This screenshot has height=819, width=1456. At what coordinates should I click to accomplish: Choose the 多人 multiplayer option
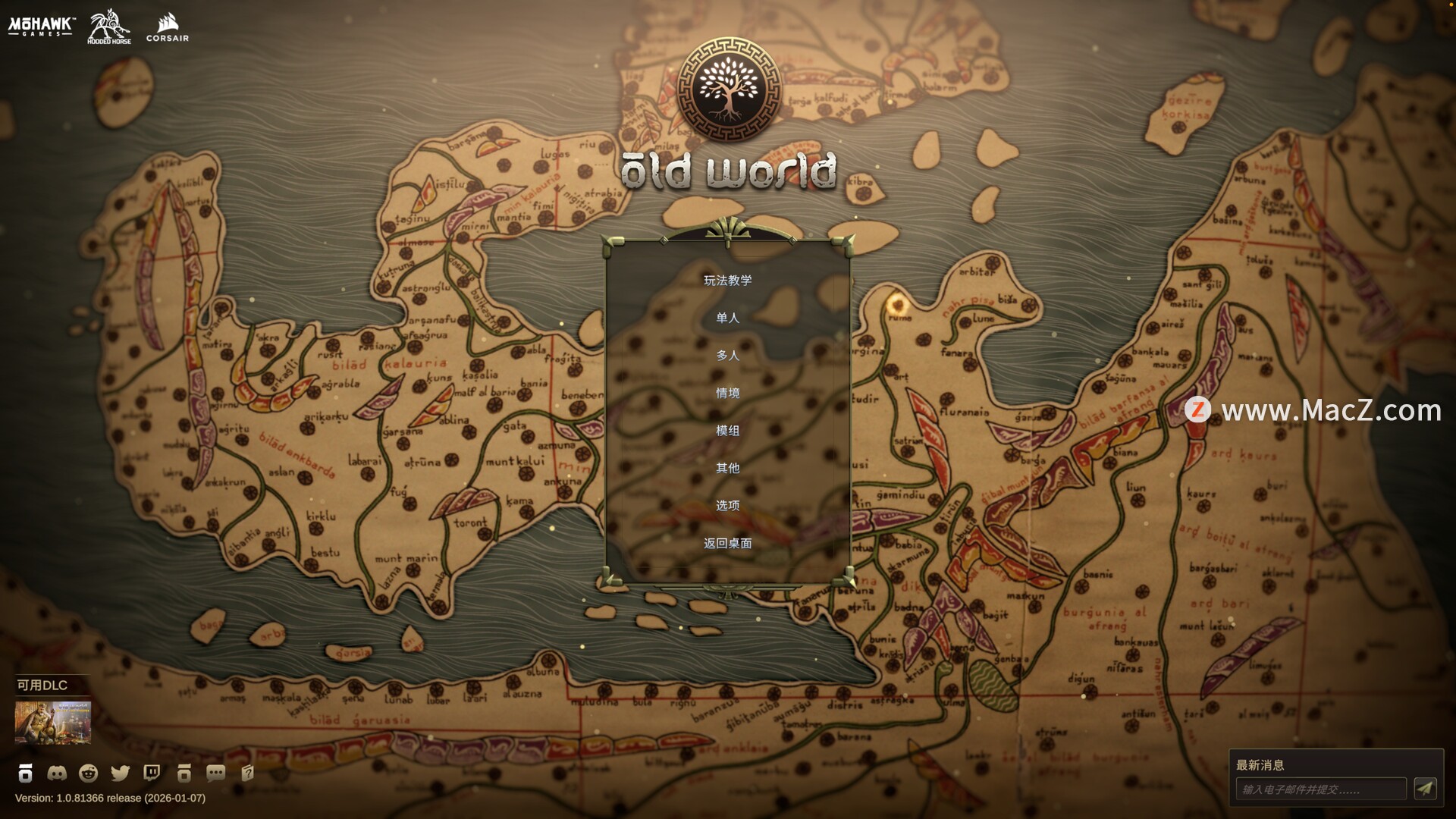tap(727, 355)
